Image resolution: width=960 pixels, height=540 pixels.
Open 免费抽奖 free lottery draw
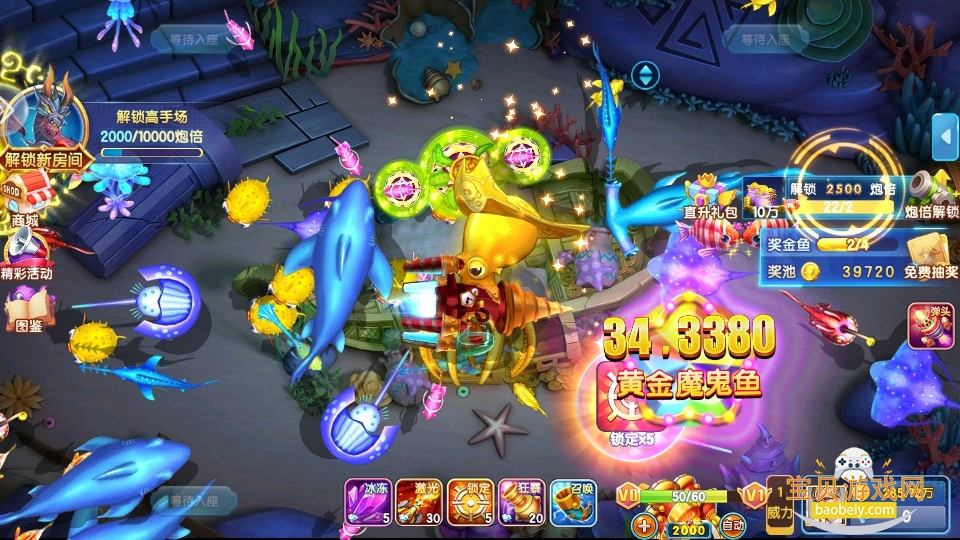tap(923, 255)
